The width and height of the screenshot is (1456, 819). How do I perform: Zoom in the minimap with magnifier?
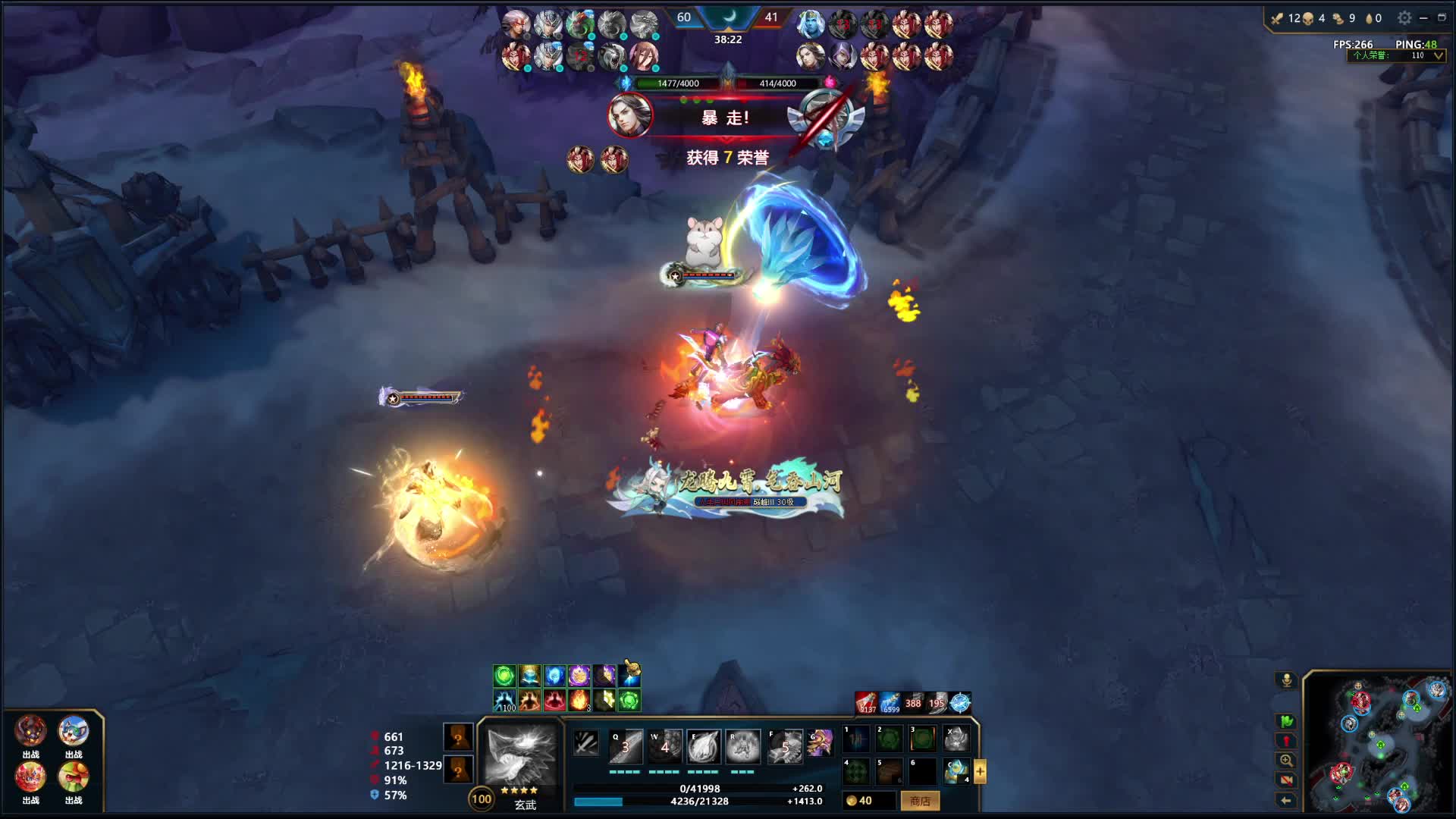1286,761
